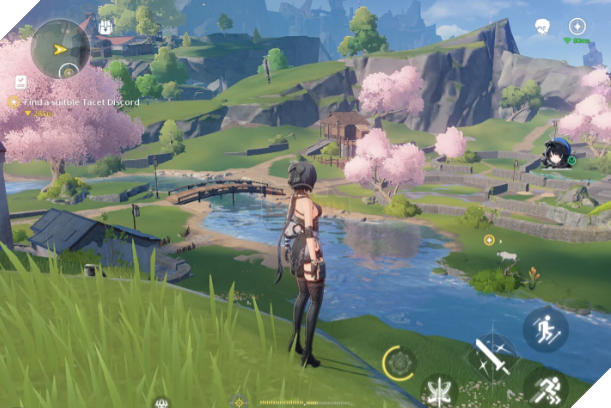
Task: Open the circular minimap
Action: [60, 48]
